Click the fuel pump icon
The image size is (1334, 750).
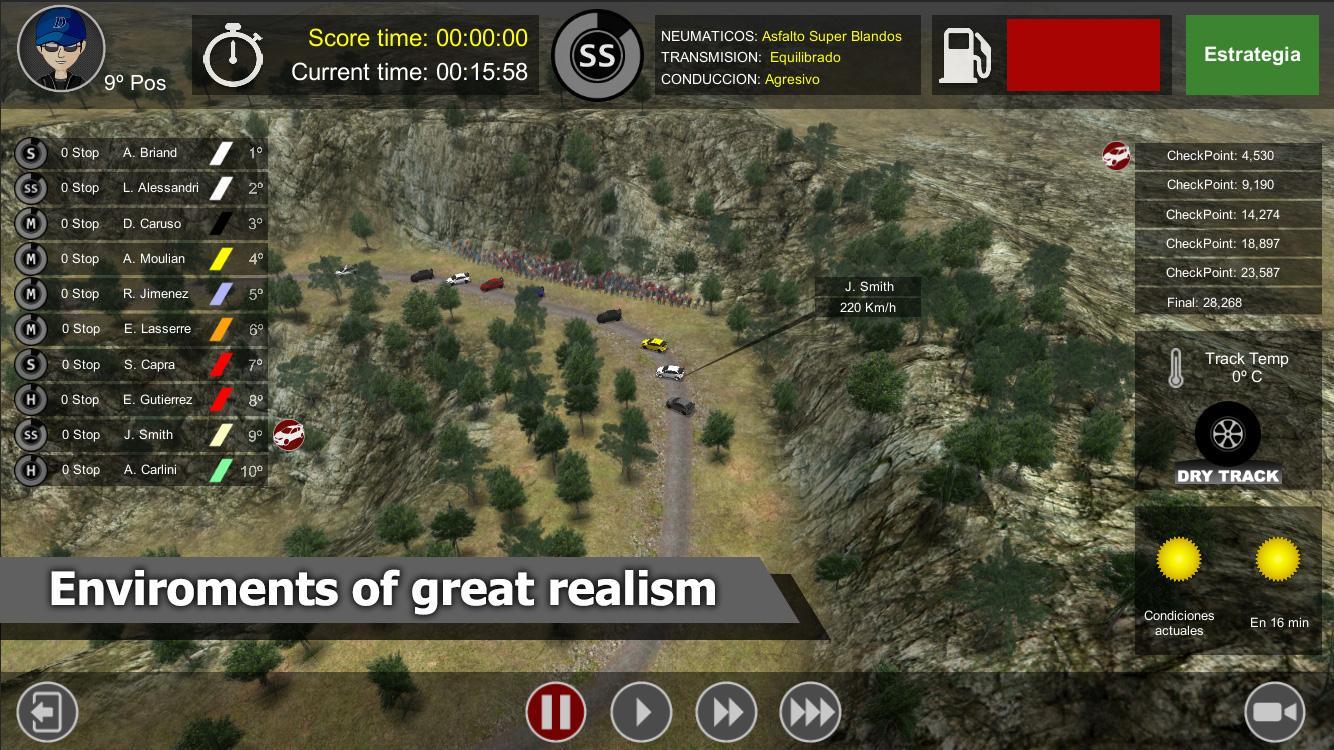tap(965, 55)
